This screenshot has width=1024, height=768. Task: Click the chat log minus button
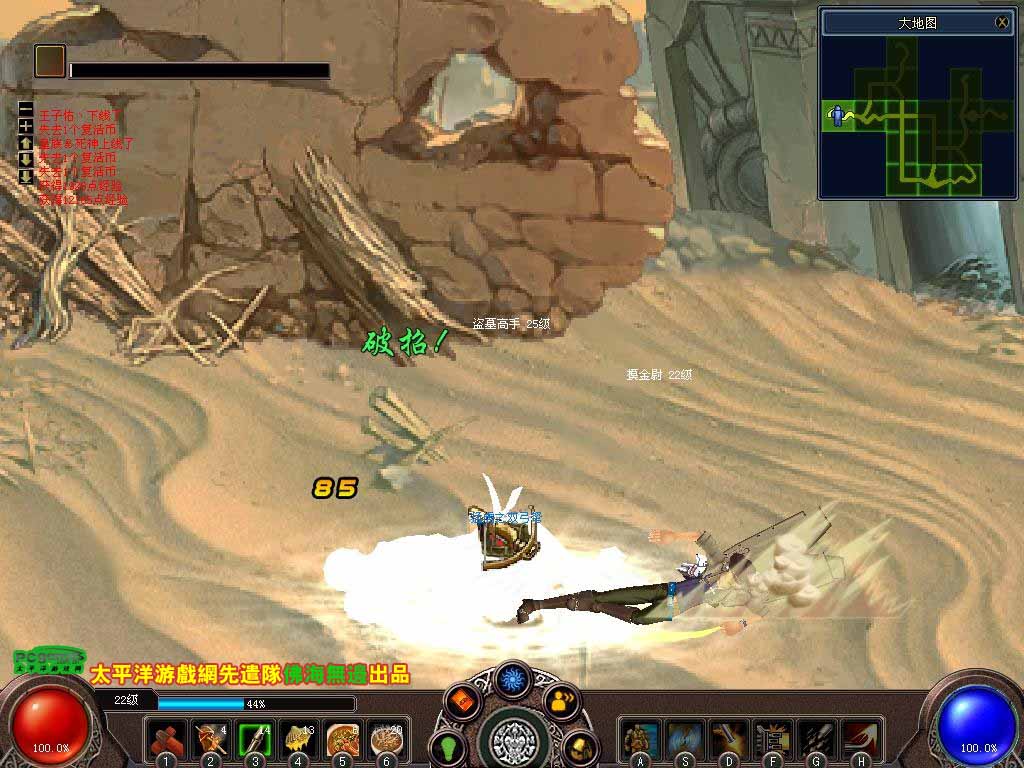point(26,109)
